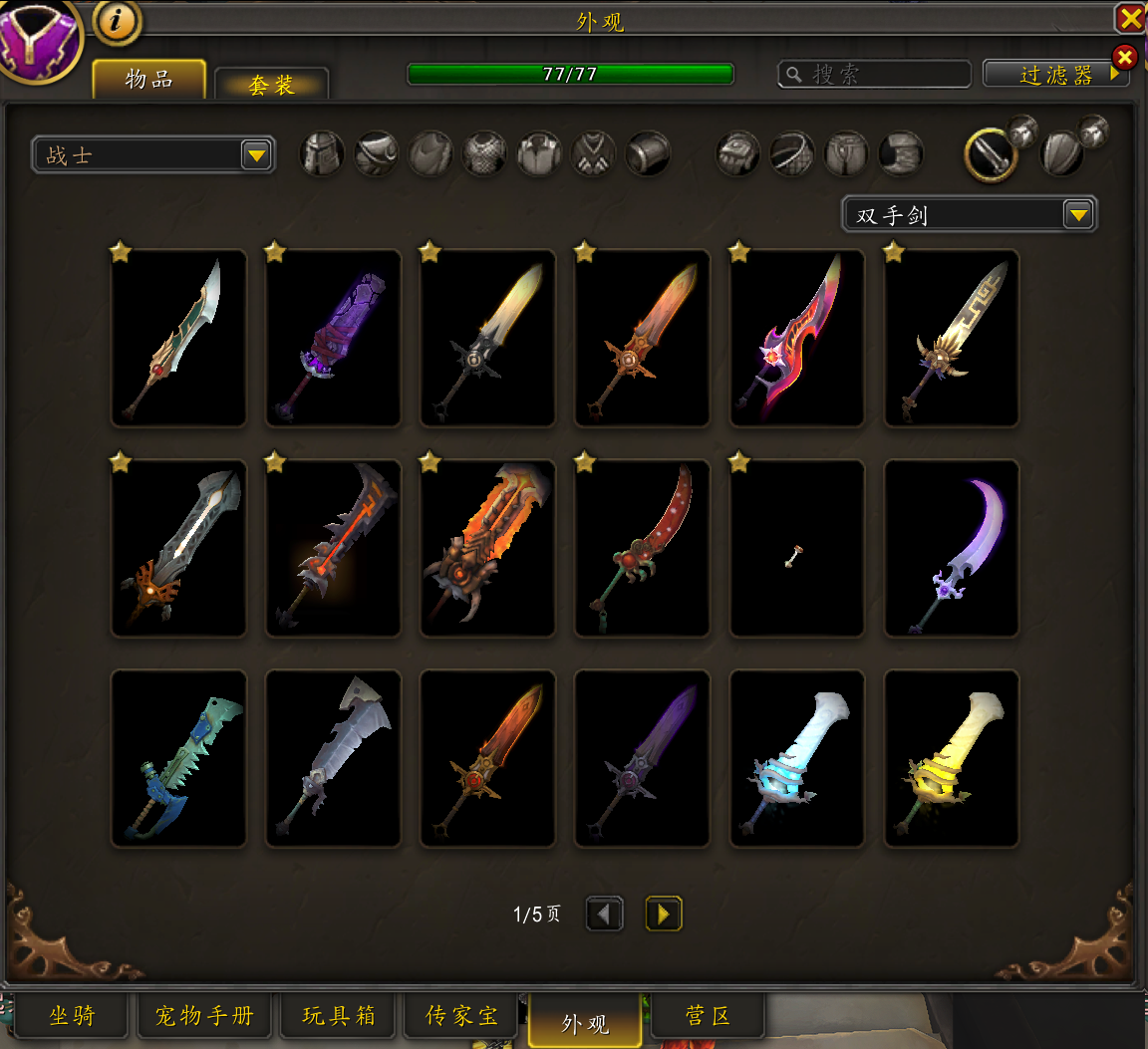This screenshot has width=1148, height=1049.
Task: Close the 外观 appearance window
Action: pos(1130,18)
